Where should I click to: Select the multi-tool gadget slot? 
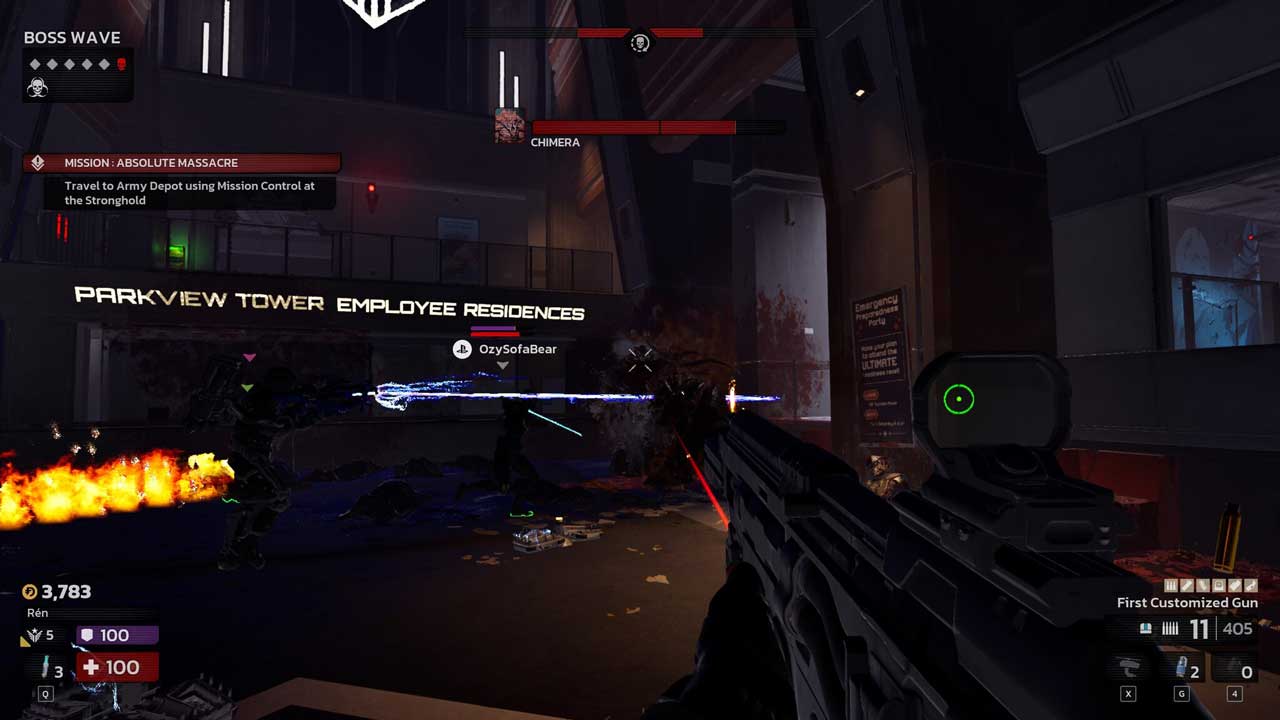[1129, 669]
